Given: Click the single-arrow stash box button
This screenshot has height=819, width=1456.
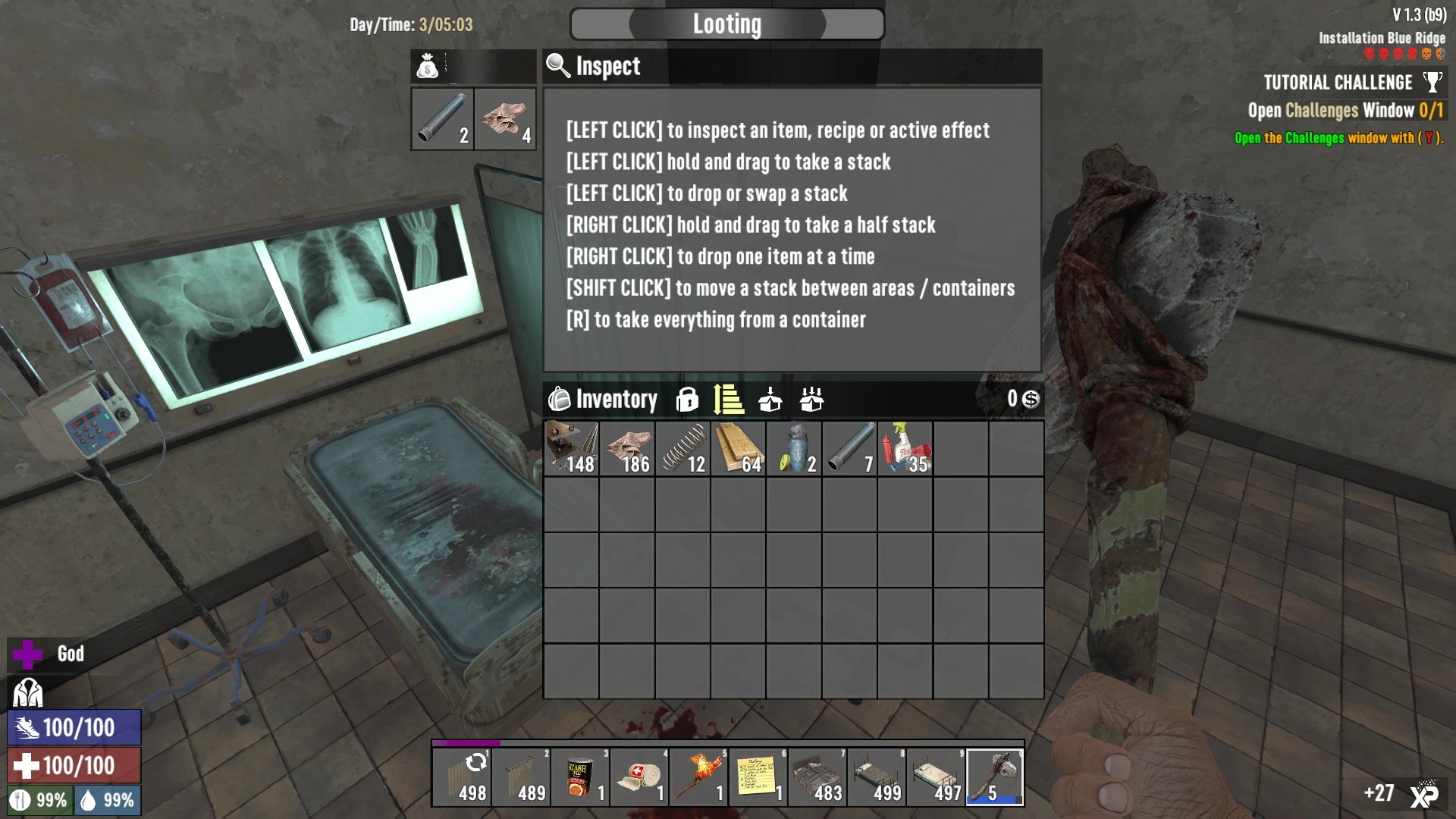Looking at the screenshot, I should tap(770, 399).
